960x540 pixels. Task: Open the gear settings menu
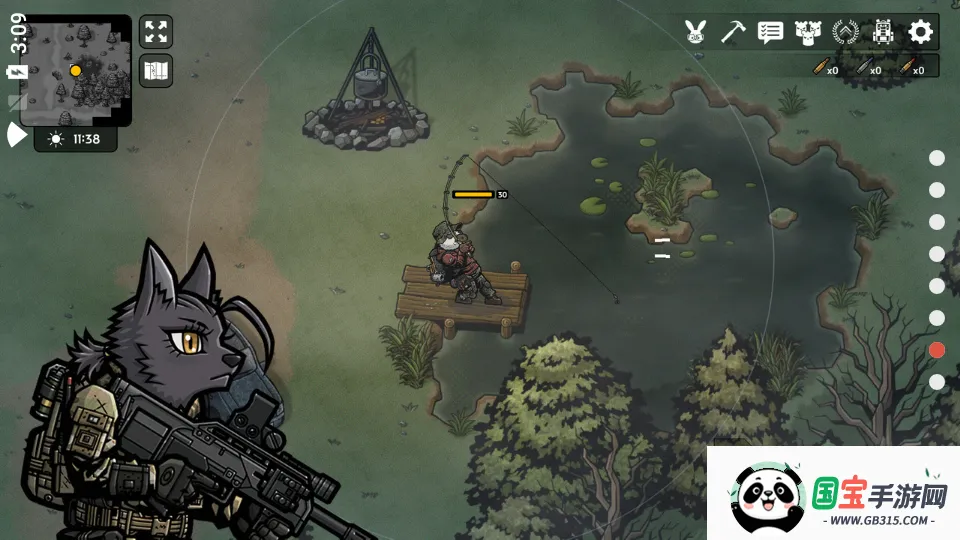(x=920, y=32)
